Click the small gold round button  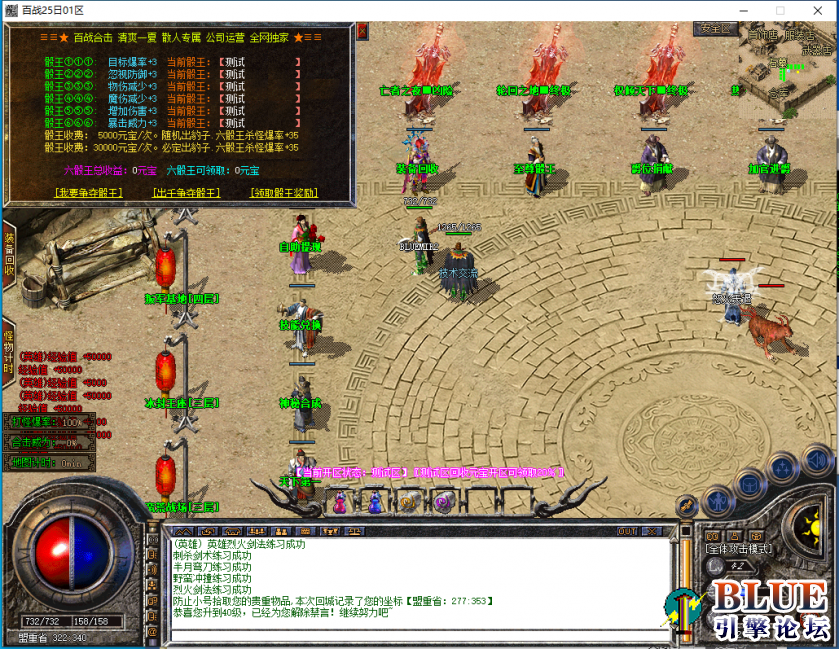pos(686,506)
